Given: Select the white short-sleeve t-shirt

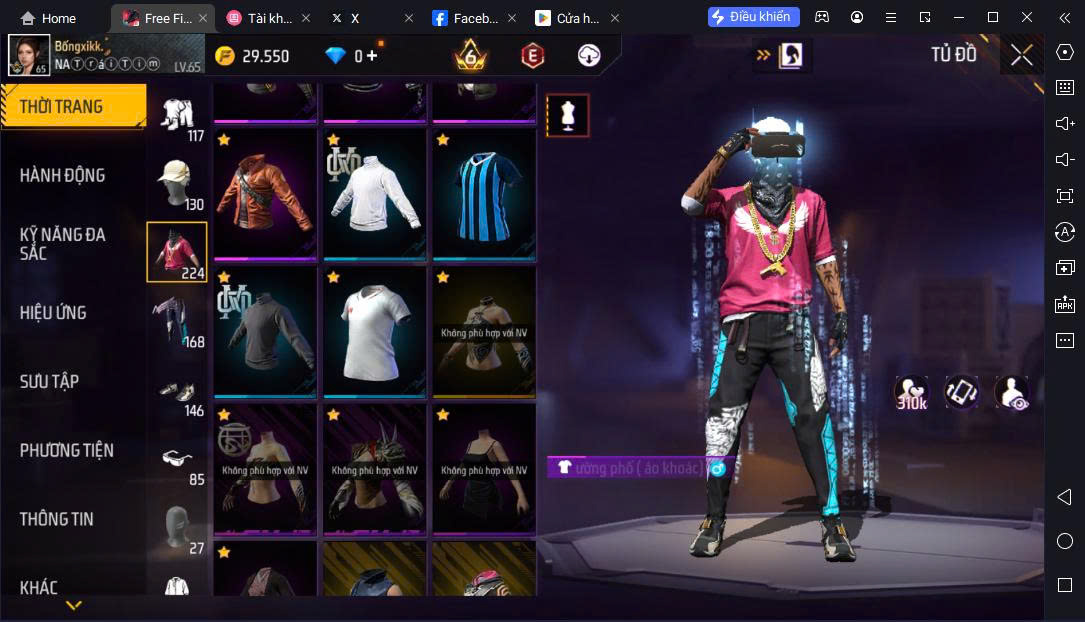Looking at the screenshot, I should (374, 332).
